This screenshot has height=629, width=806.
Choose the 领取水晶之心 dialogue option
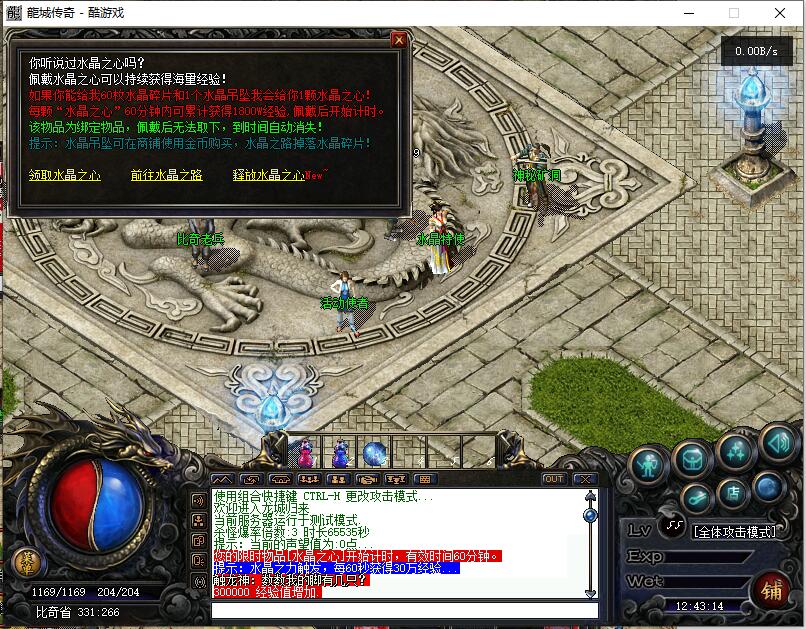(65, 175)
